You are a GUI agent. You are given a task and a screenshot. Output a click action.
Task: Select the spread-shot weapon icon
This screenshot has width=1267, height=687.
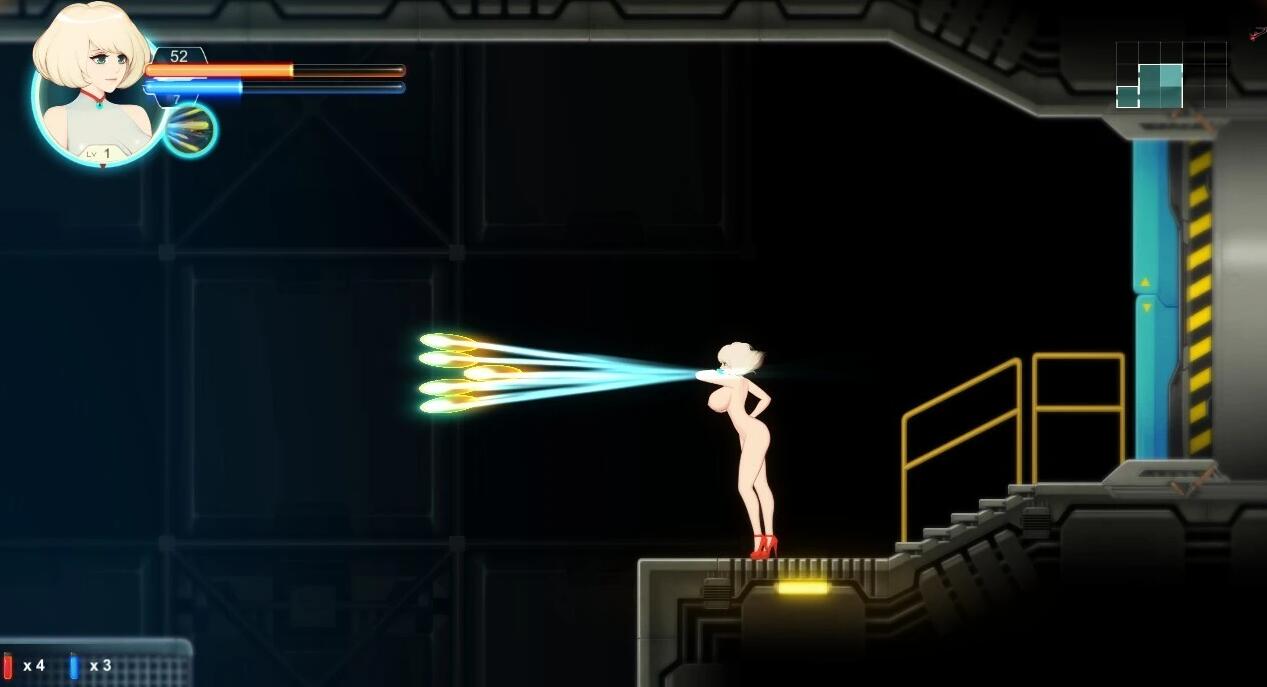tap(189, 130)
